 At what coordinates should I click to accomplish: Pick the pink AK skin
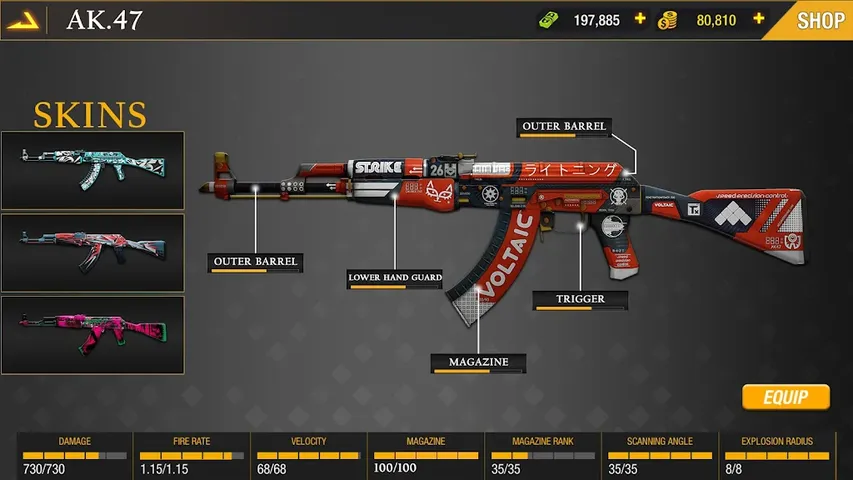(93, 334)
